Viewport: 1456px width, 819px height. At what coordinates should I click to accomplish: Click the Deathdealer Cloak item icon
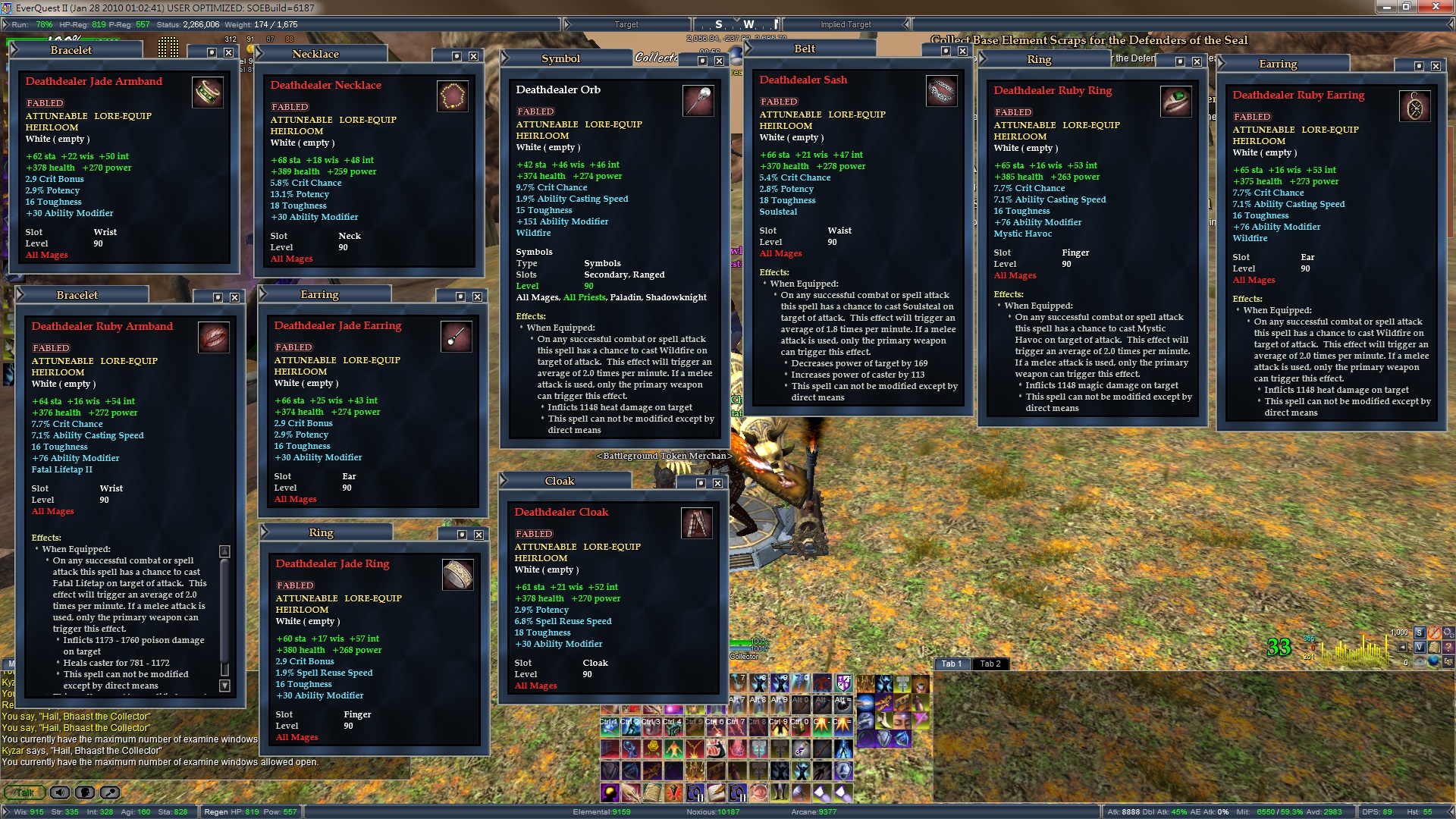pos(696,523)
